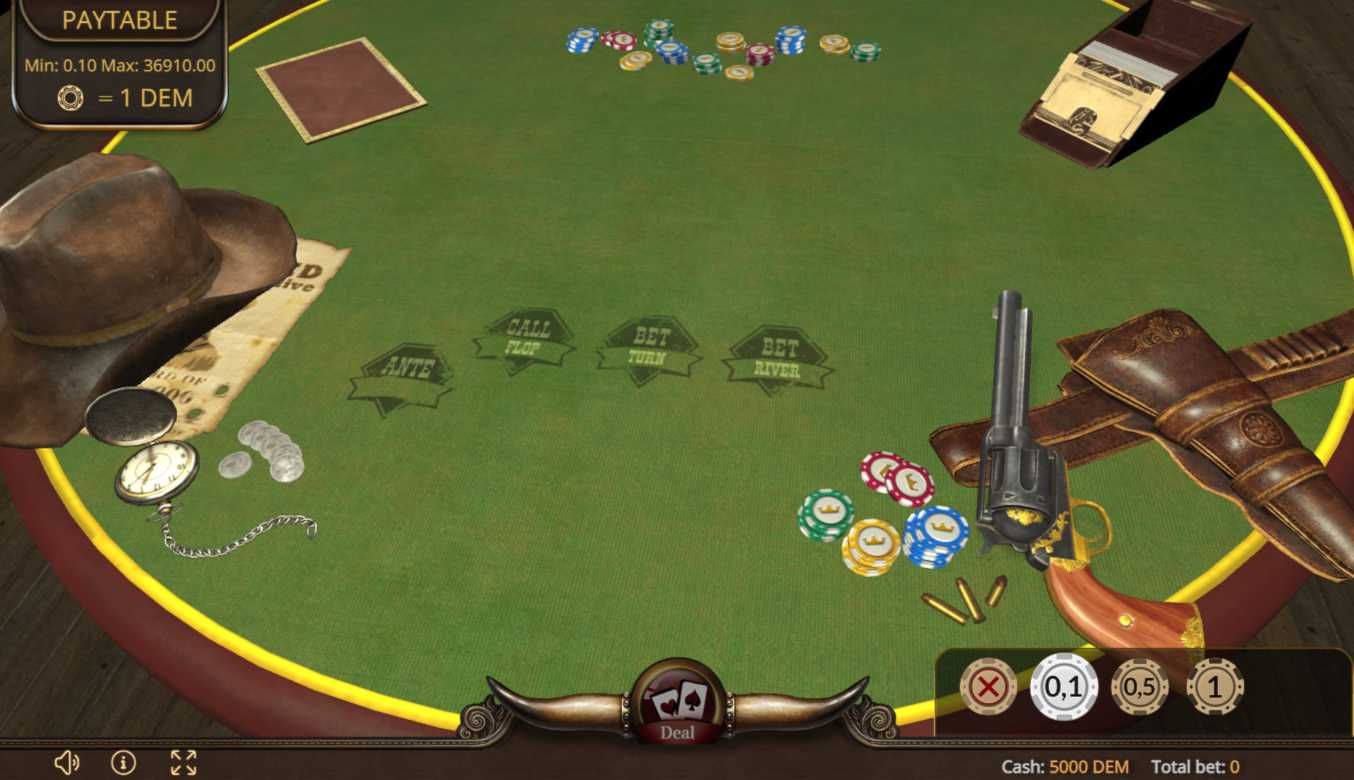Pick the 1 value chip
Screen dimensions: 1354x780
(1214, 687)
